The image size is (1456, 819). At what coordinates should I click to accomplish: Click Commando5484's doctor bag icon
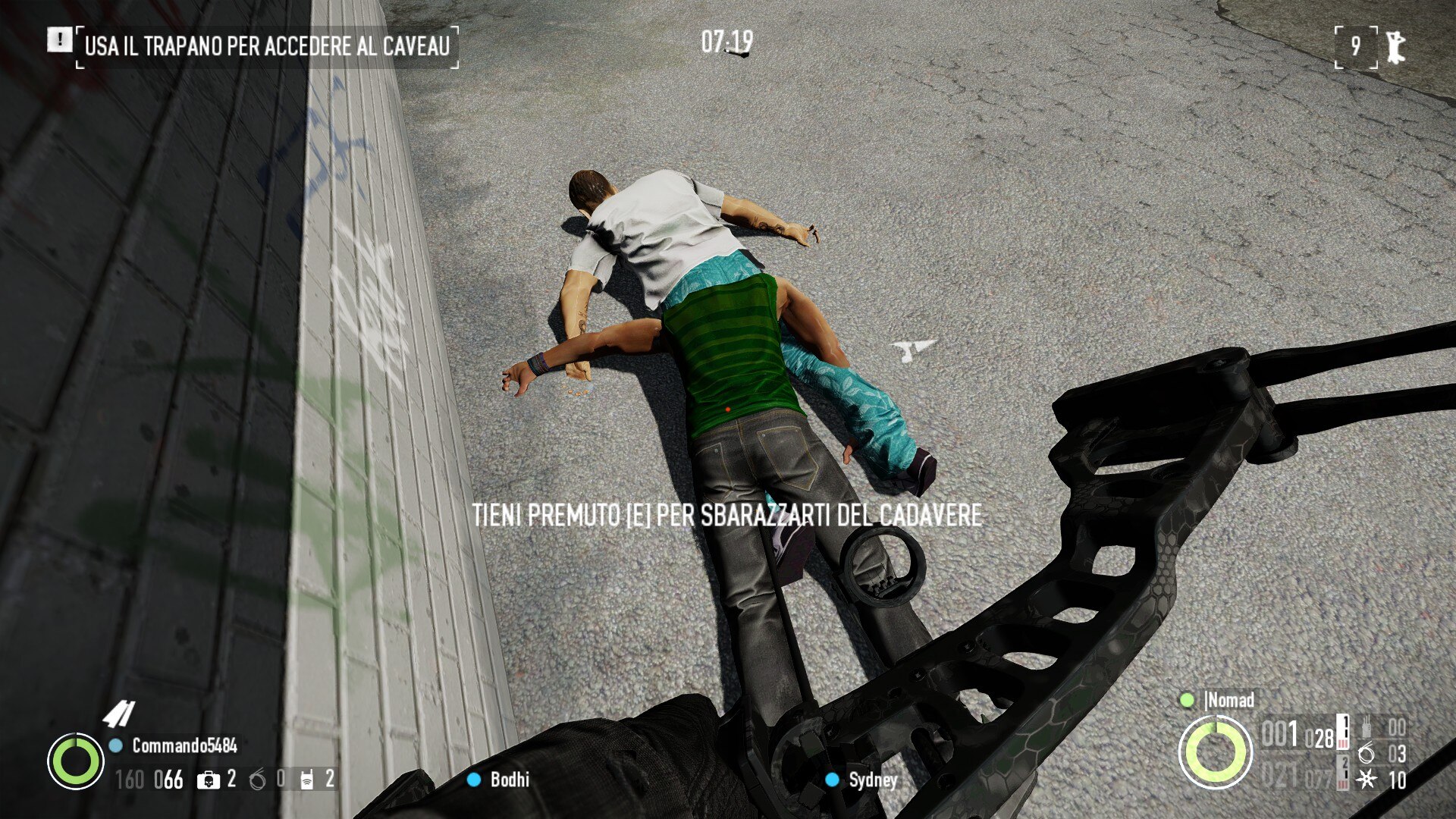[207, 780]
